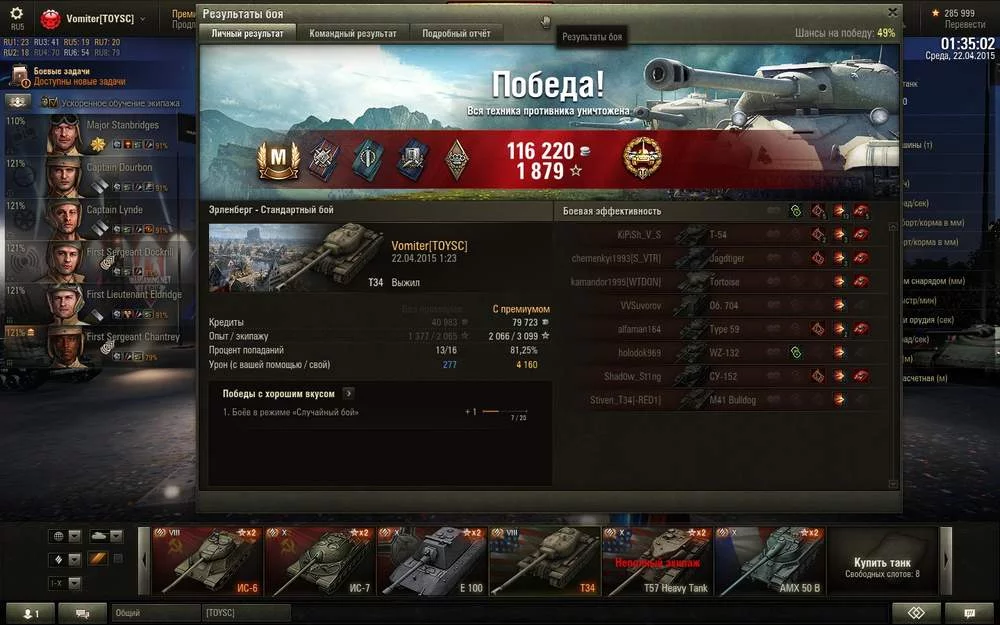Pick the T57 Heavy Tank

(656, 561)
